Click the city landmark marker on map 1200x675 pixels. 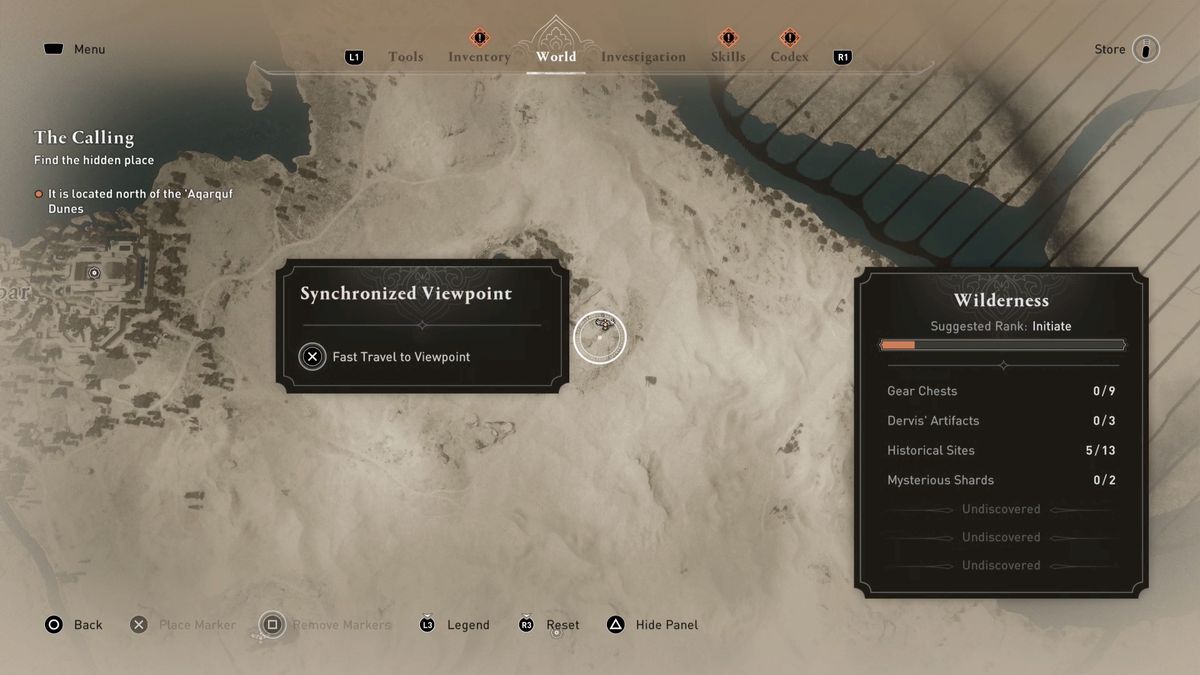click(95, 272)
